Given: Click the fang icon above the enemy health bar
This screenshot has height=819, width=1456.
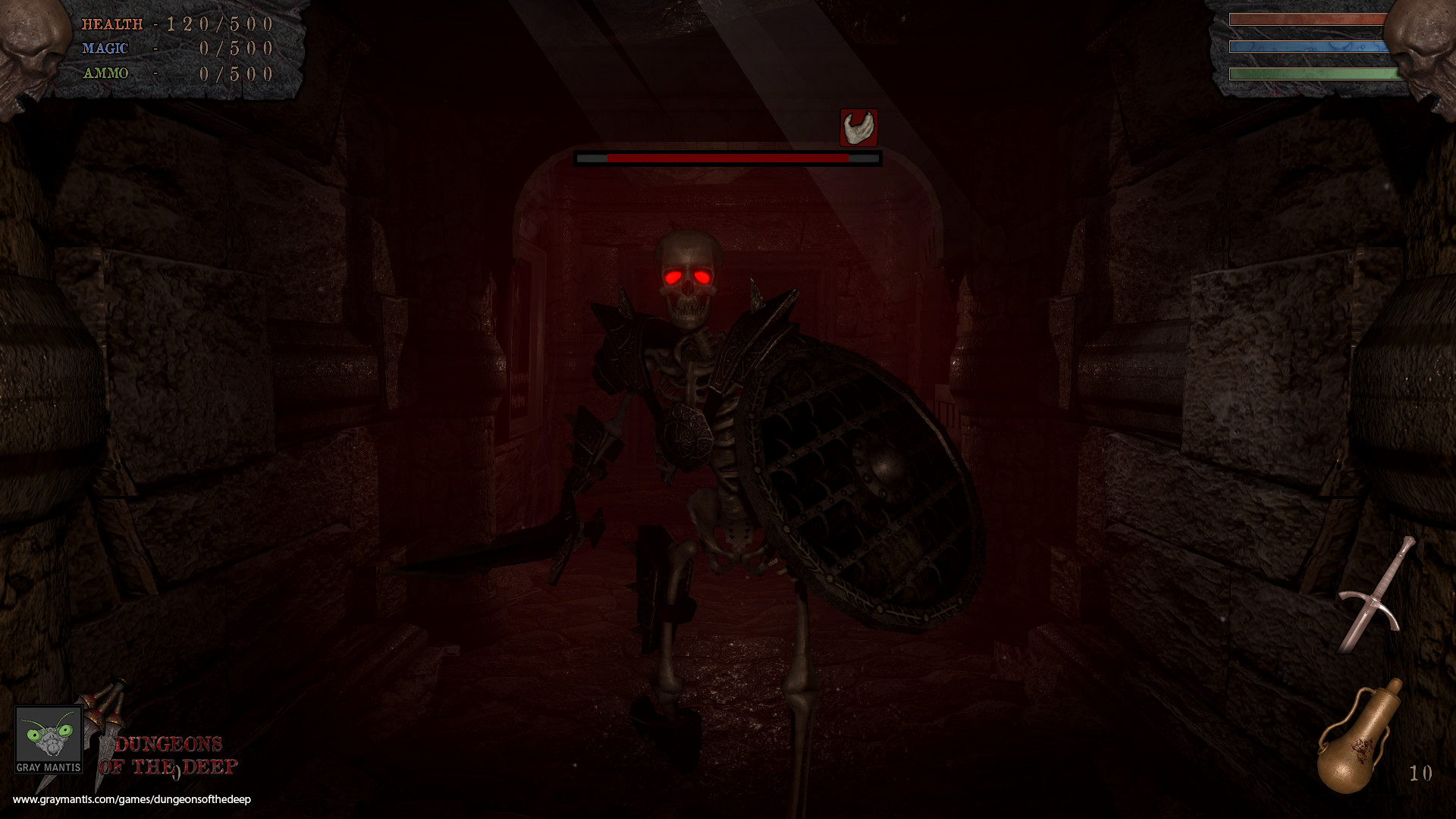Looking at the screenshot, I should 858,127.
